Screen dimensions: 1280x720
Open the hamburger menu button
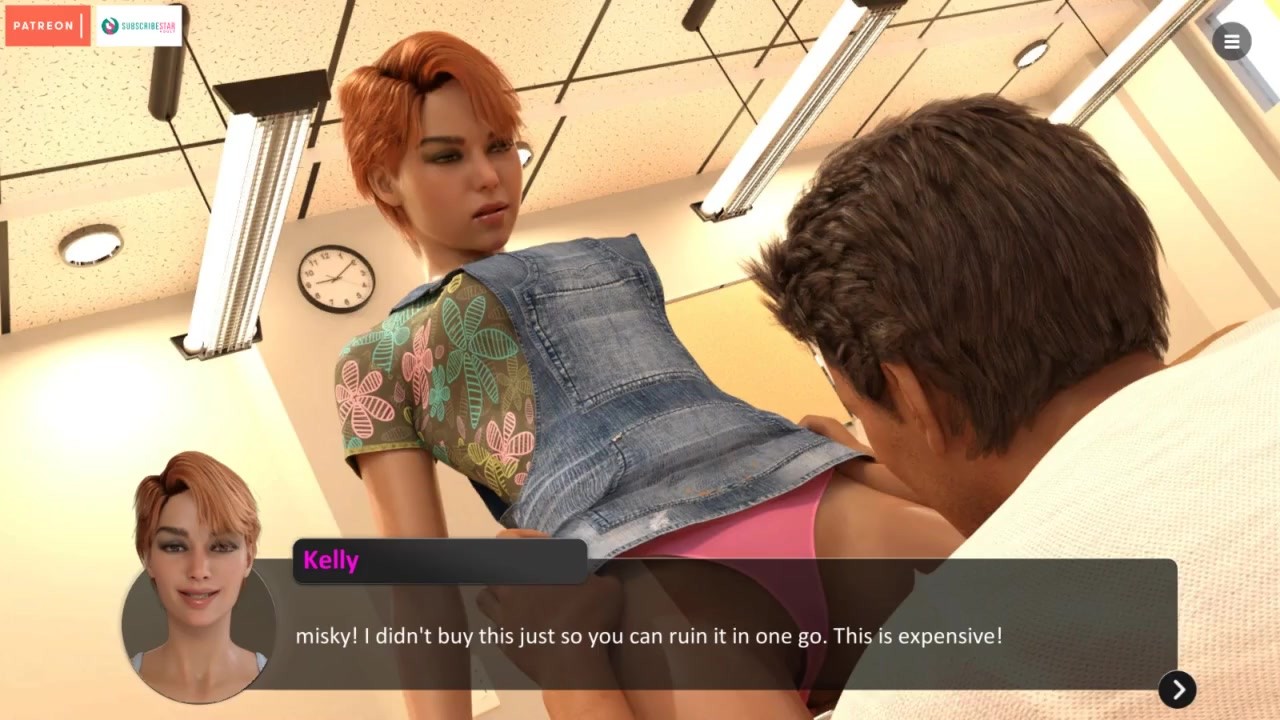point(1231,41)
